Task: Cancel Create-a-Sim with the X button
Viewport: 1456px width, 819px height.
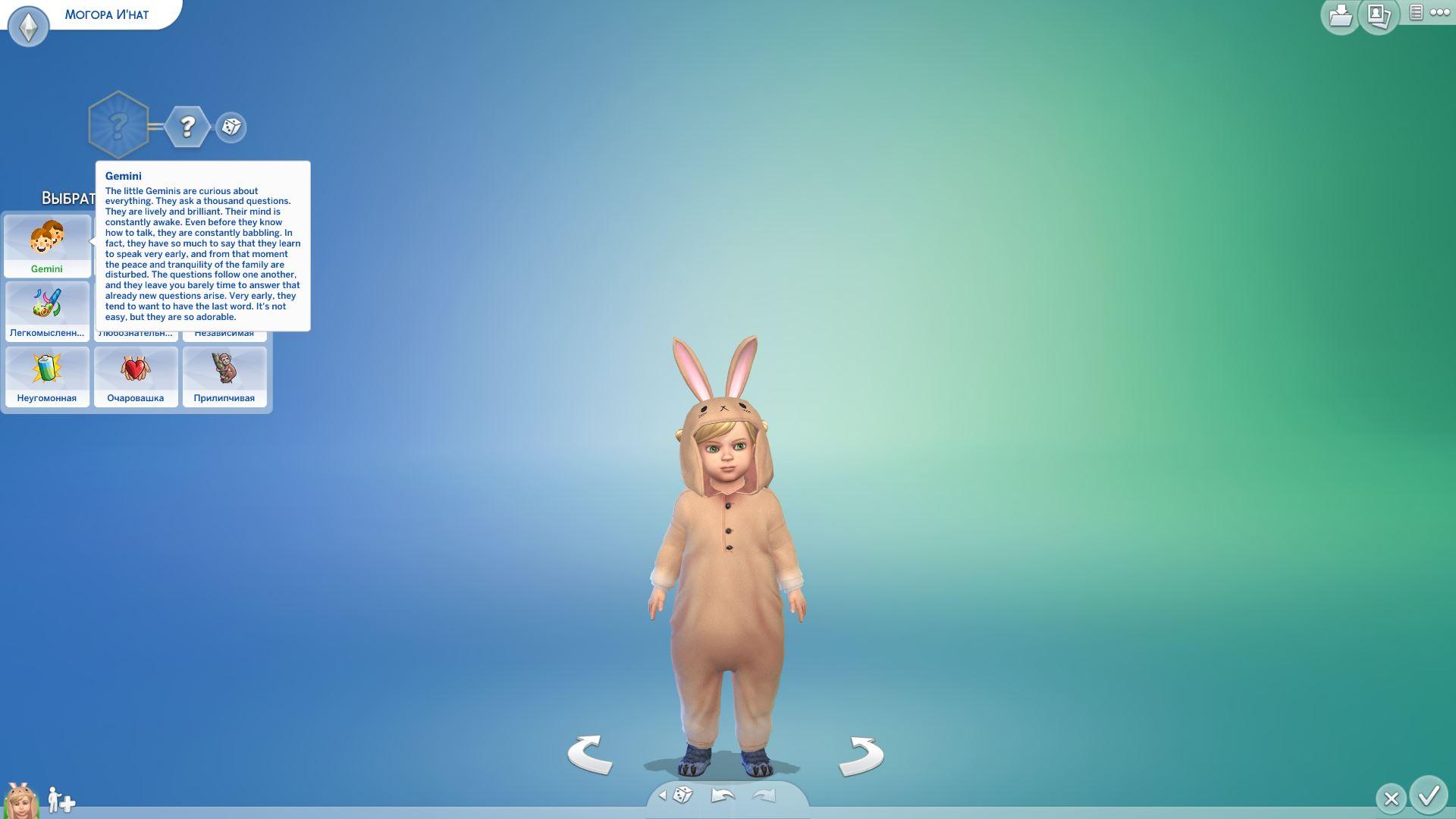Action: coord(1391,799)
